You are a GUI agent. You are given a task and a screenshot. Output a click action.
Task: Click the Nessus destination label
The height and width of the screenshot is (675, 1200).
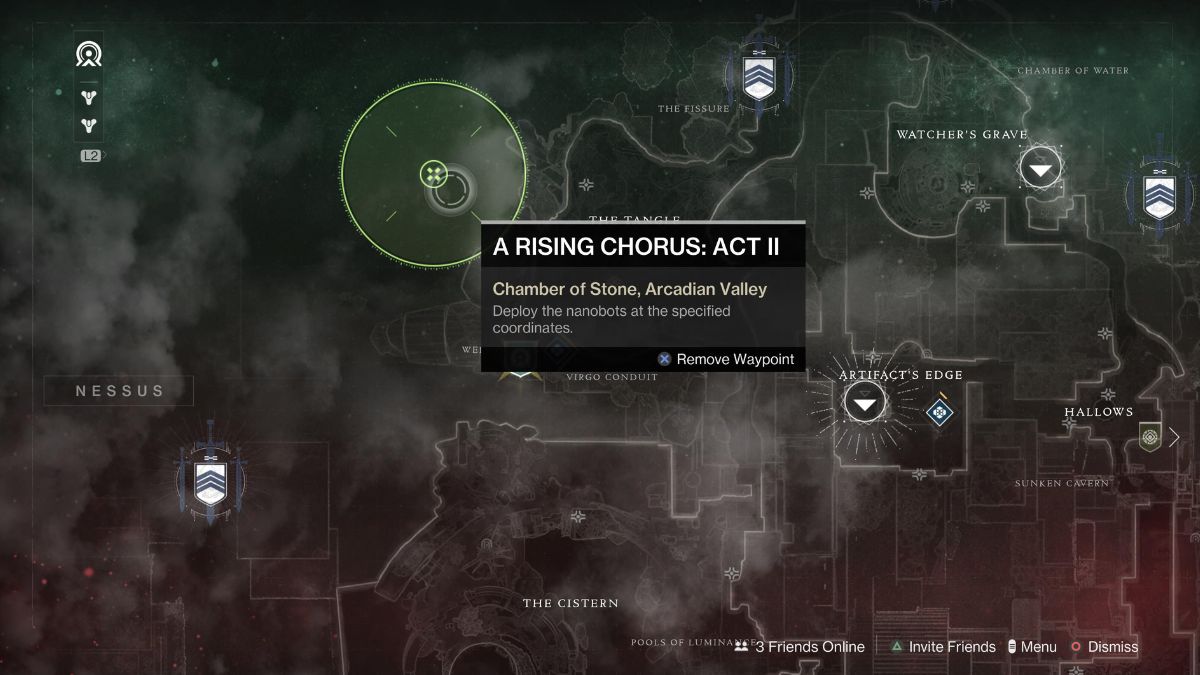pyautogui.click(x=120, y=391)
